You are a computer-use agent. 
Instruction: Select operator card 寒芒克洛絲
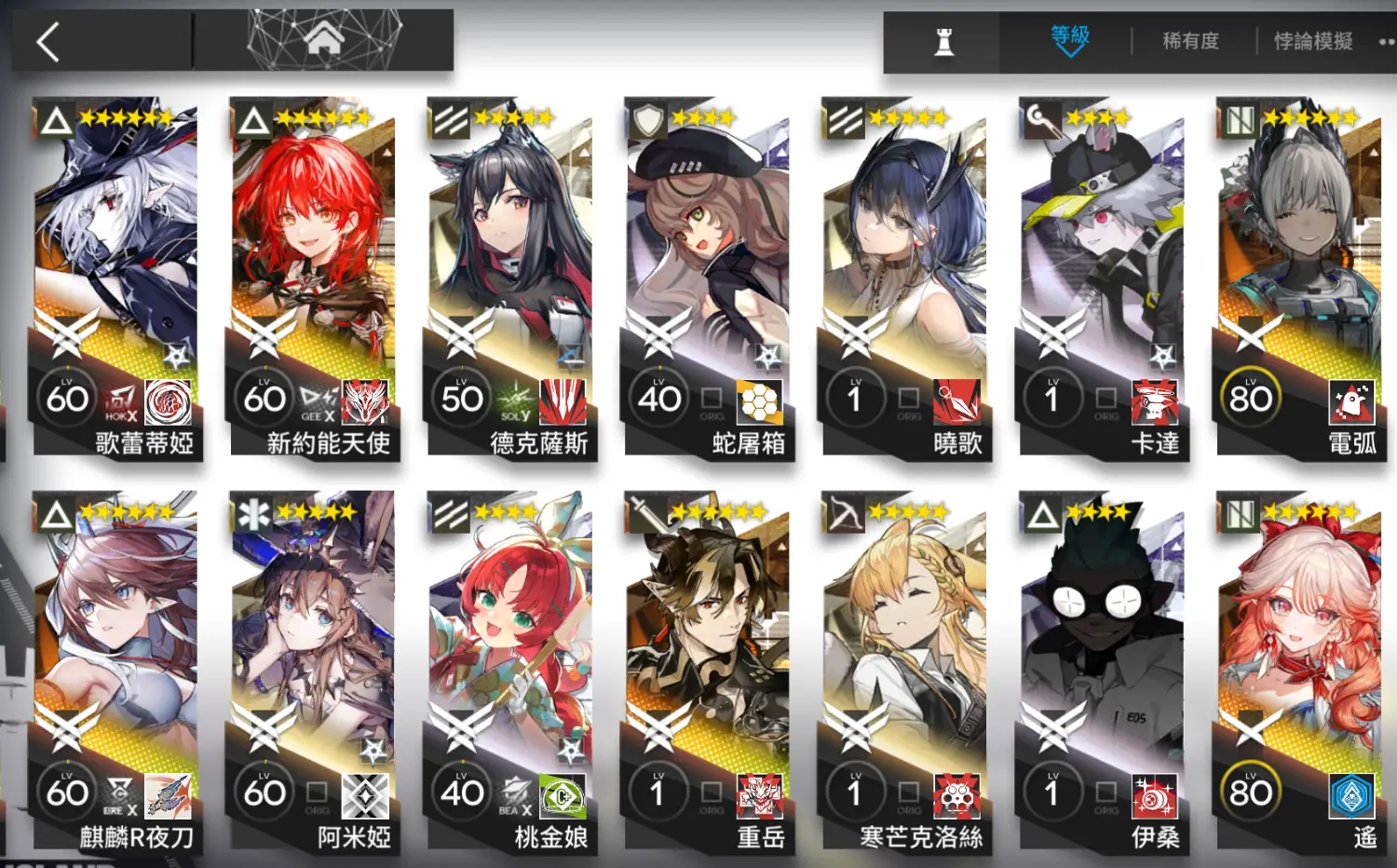905,672
